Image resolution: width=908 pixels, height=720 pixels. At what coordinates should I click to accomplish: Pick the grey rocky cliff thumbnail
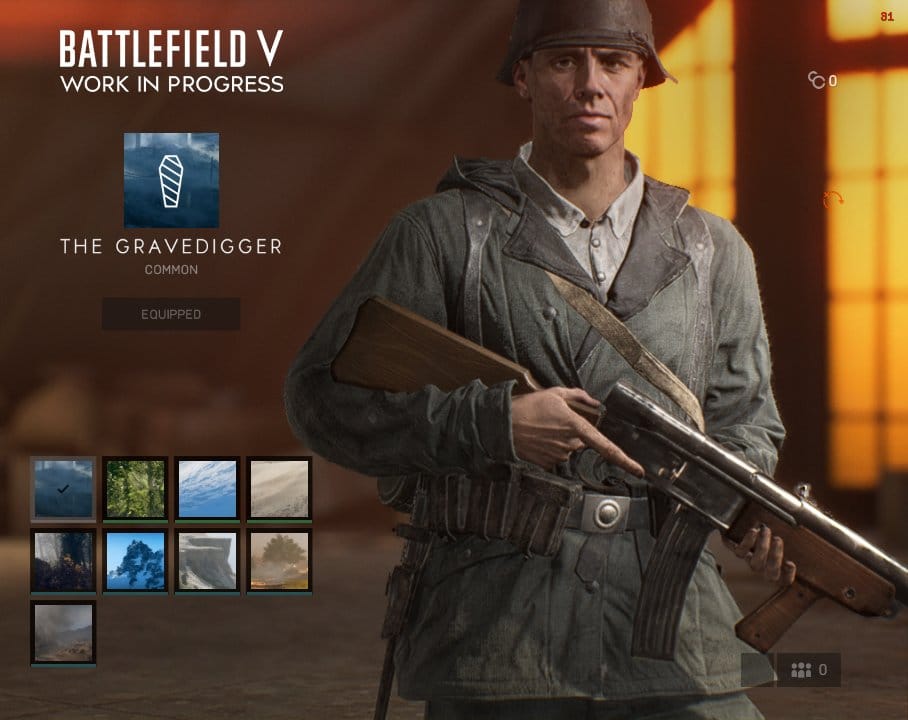[207, 560]
